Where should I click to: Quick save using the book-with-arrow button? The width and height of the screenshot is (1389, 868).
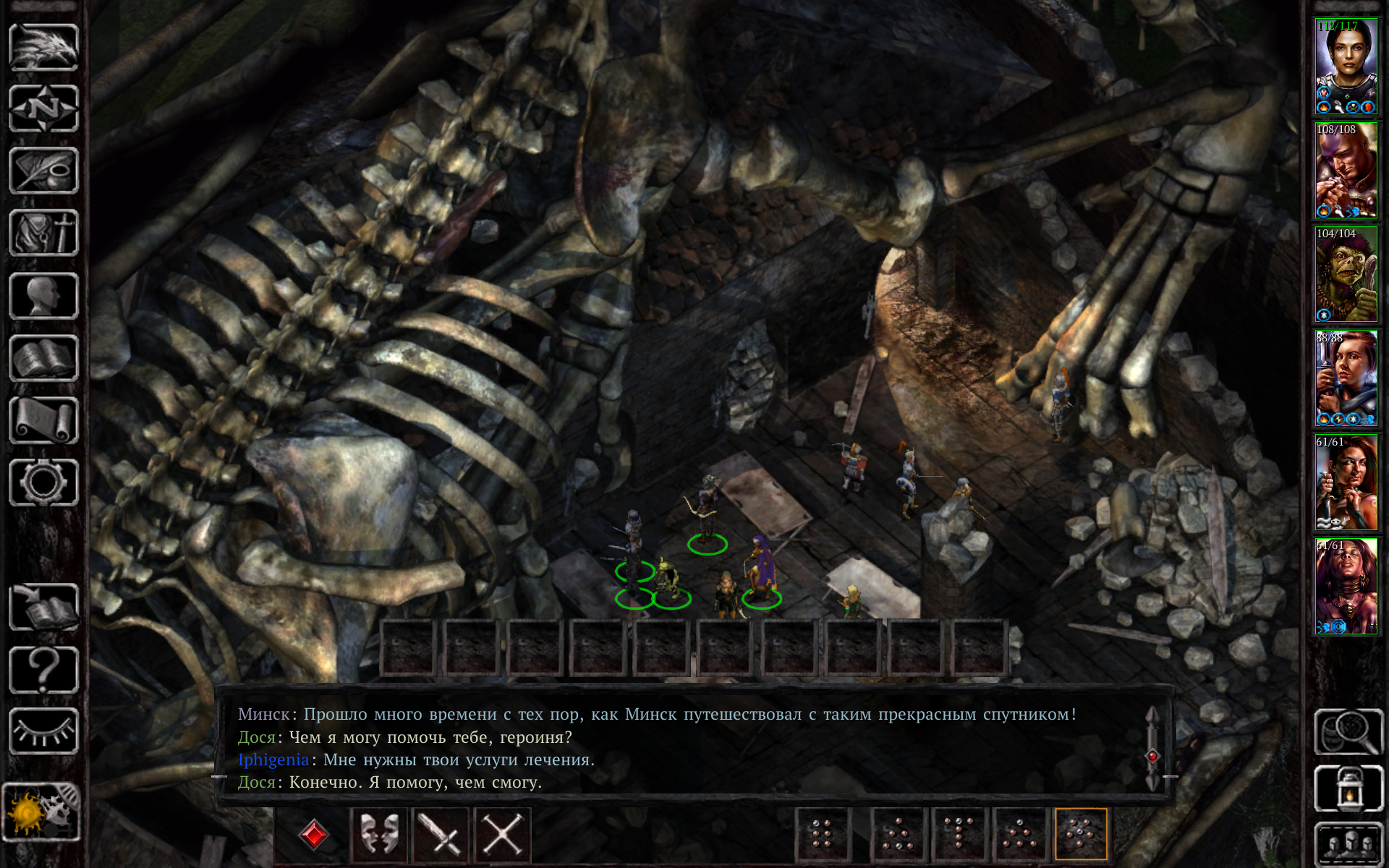pos(43,607)
